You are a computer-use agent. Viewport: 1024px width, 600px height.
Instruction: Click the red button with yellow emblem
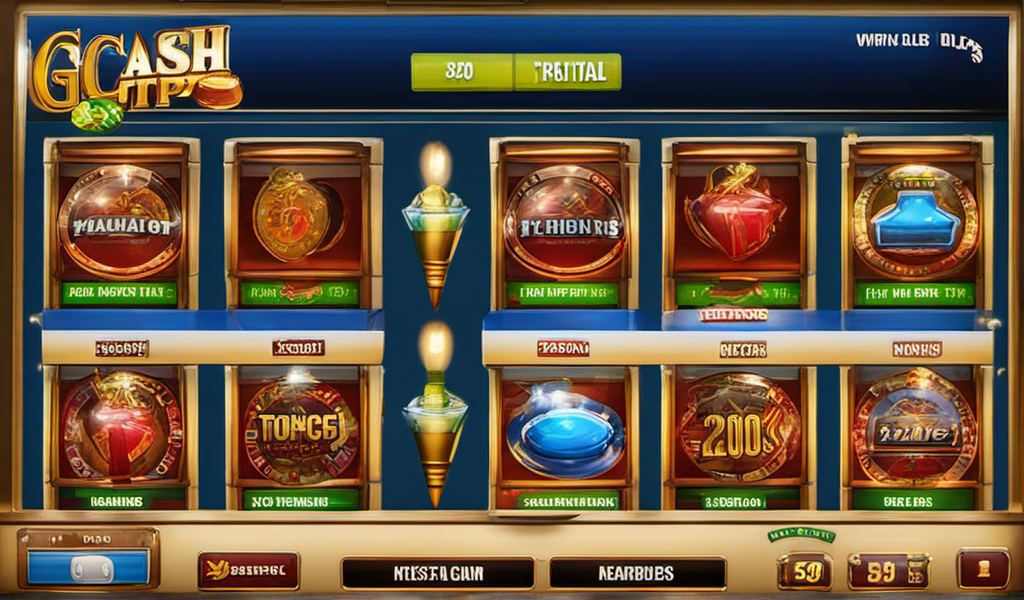[248, 571]
